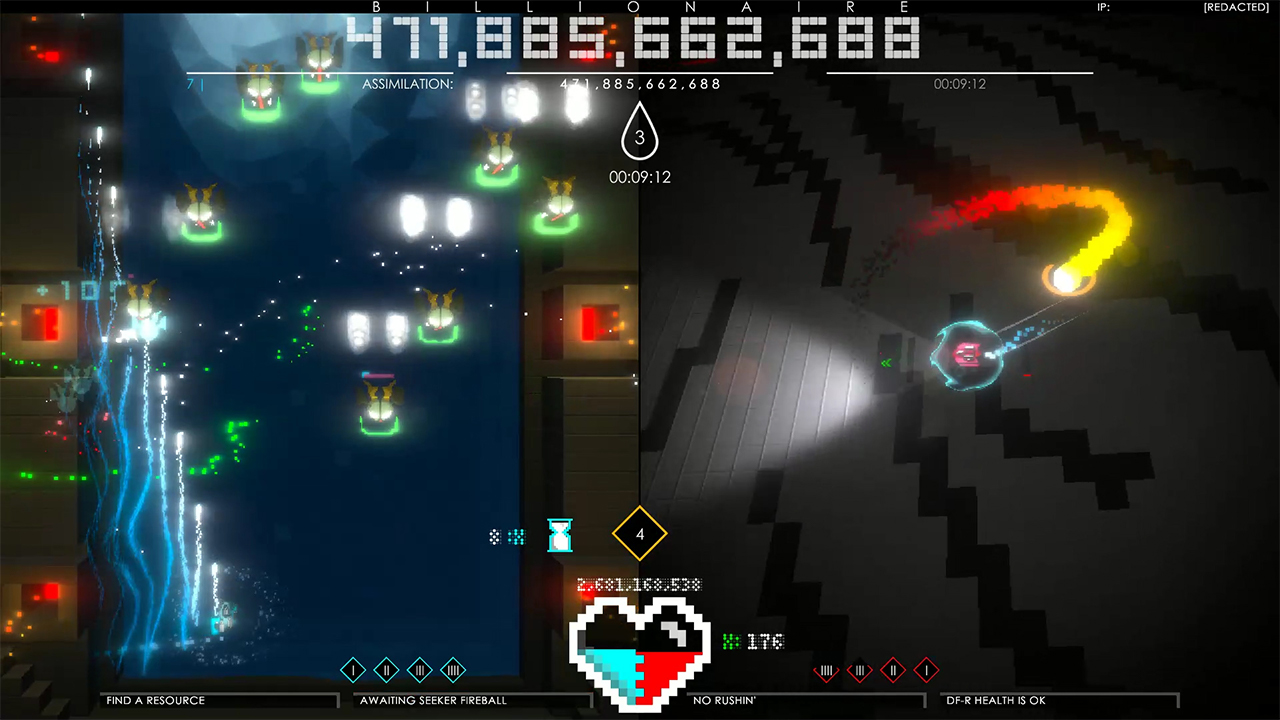Open the red ability diamond numbered II

893,672
